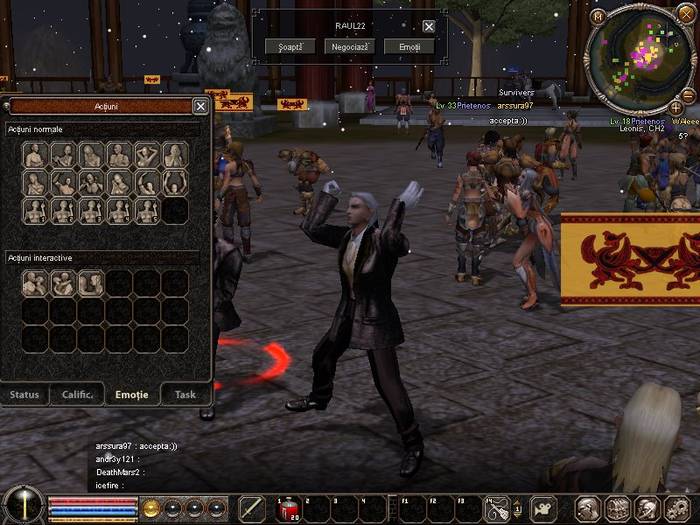Switch to the Status tab
Viewport: 700px width, 525px height.
24,394
